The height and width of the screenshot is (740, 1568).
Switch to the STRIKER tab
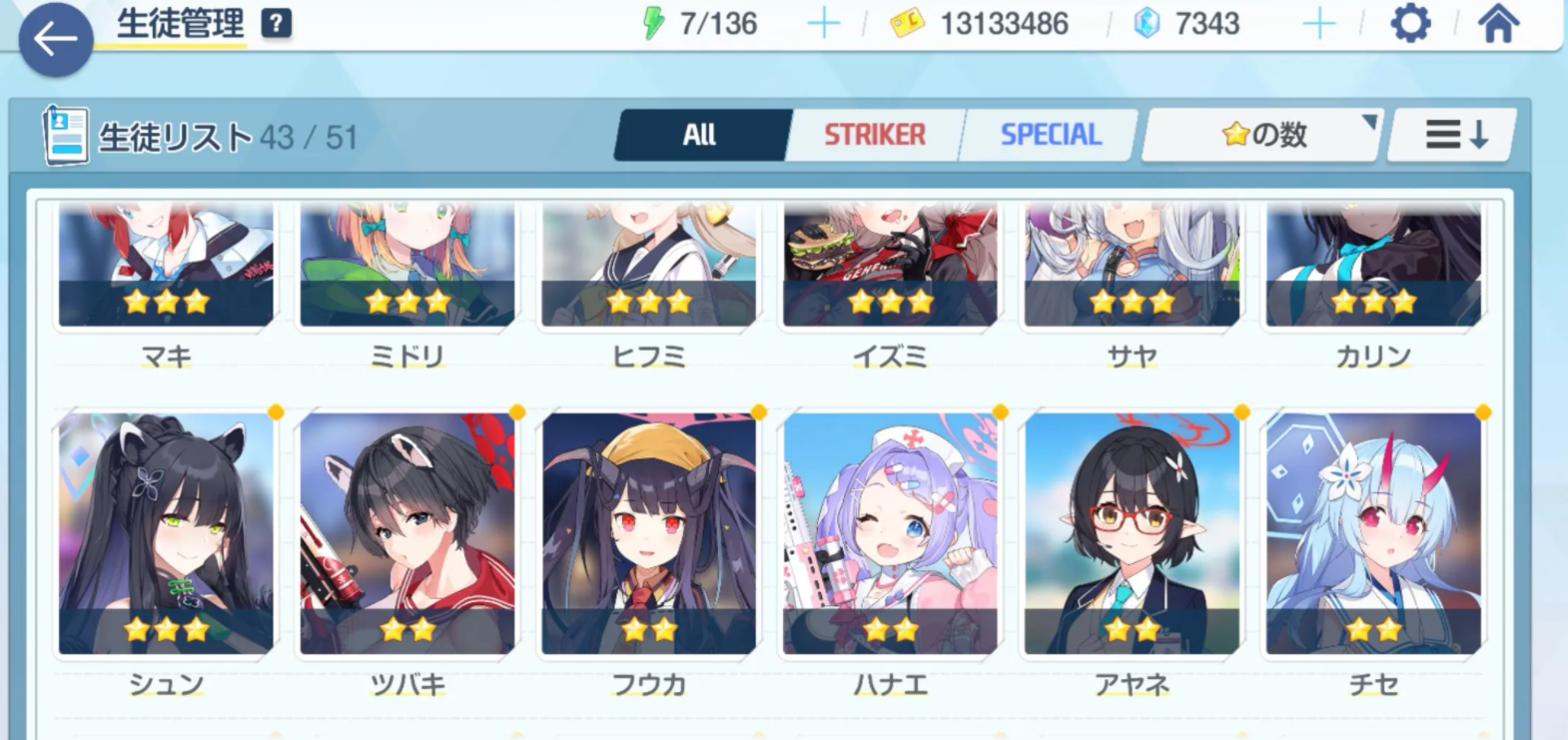coord(875,135)
